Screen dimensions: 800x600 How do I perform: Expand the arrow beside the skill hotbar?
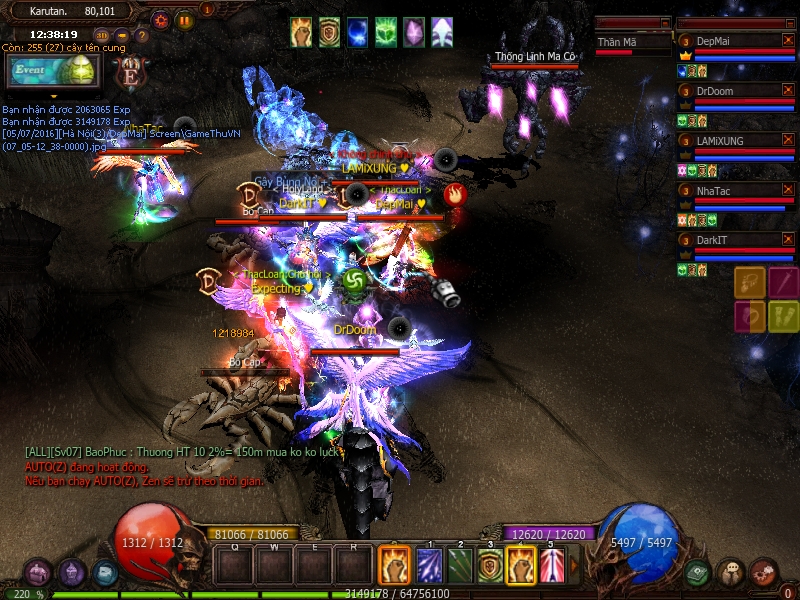point(574,566)
